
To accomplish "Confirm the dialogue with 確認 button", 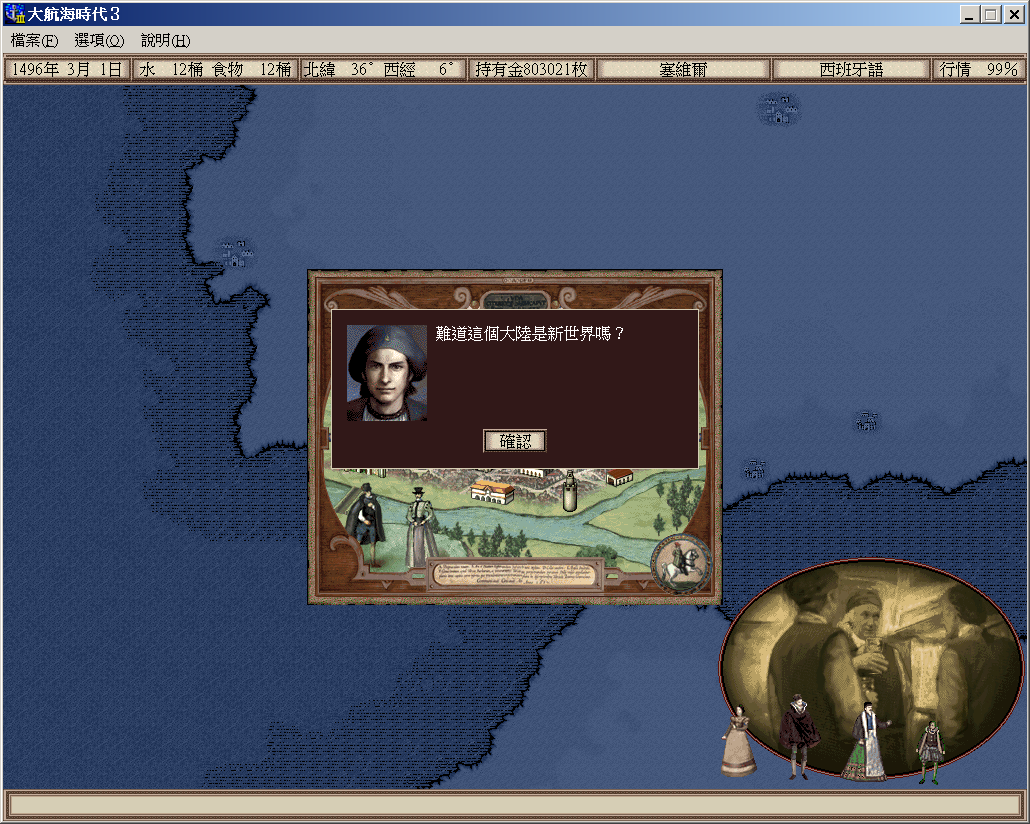I will (x=515, y=441).
